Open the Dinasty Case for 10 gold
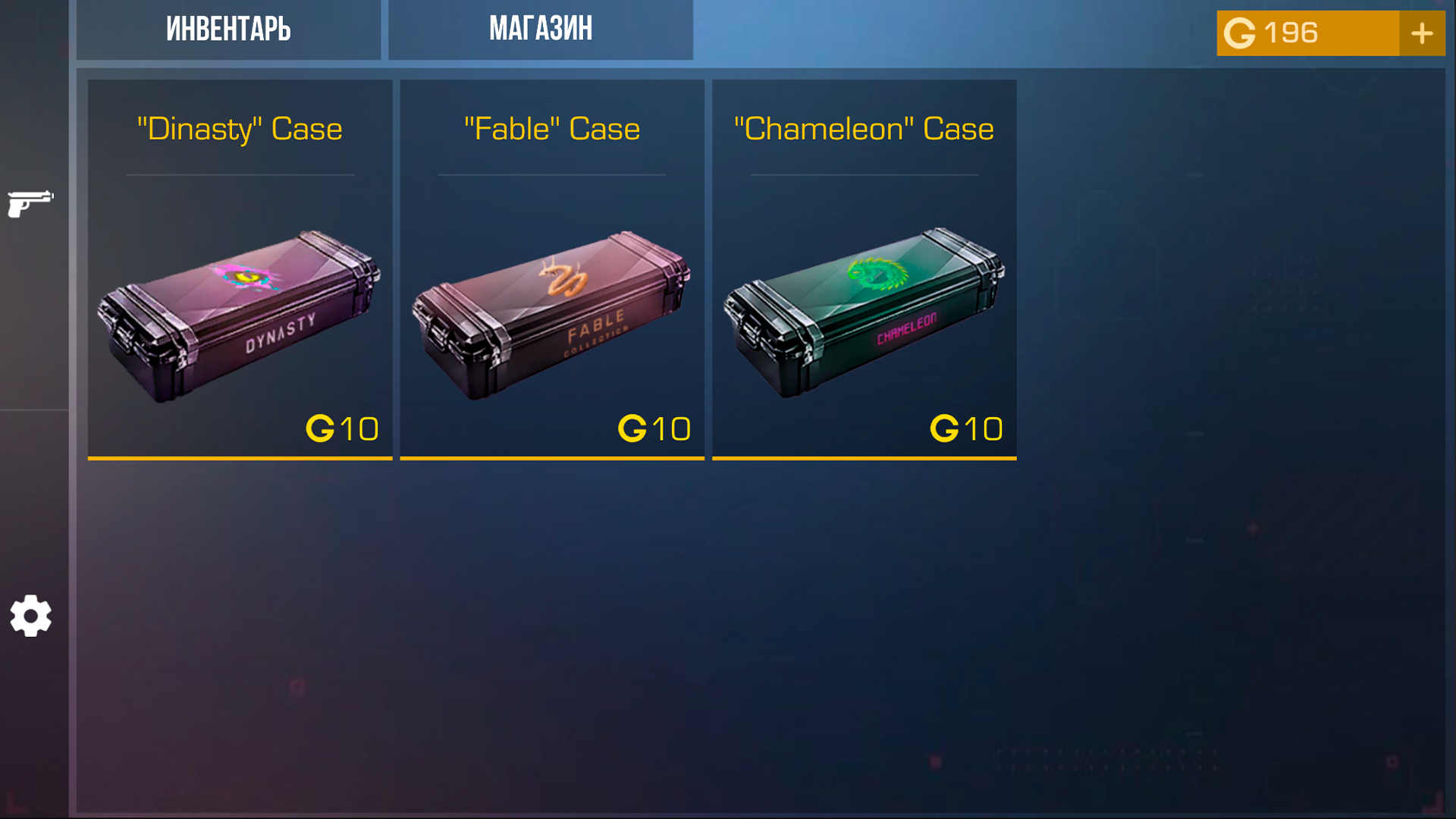This screenshot has height=819, width=1456. click(240, 269)
